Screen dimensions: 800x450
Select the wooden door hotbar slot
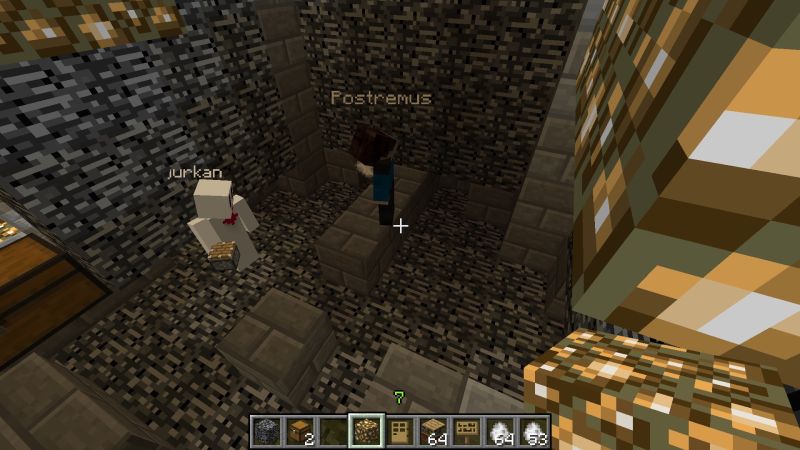click(399, 431)
